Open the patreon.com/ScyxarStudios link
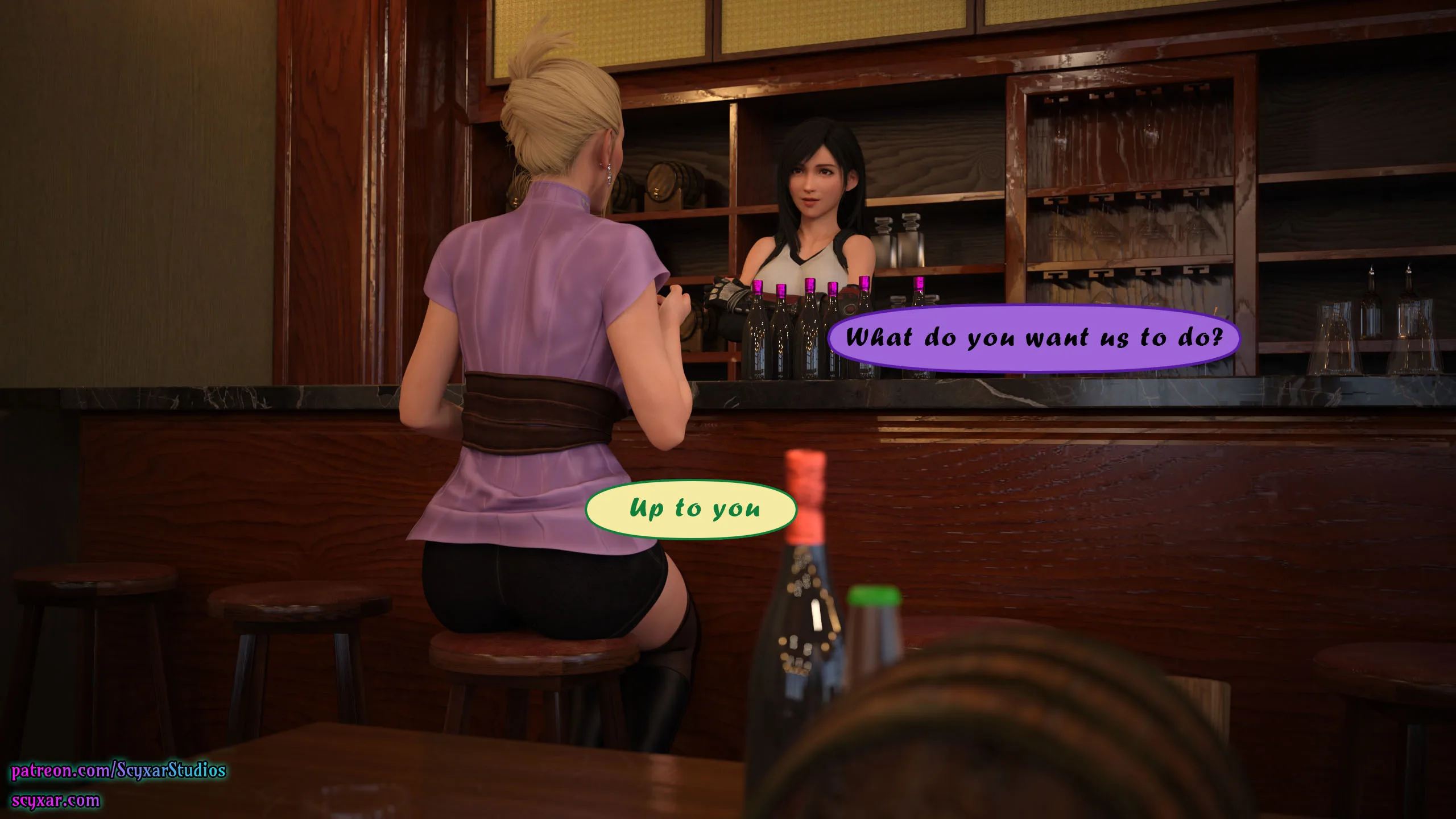 (119, 771)
